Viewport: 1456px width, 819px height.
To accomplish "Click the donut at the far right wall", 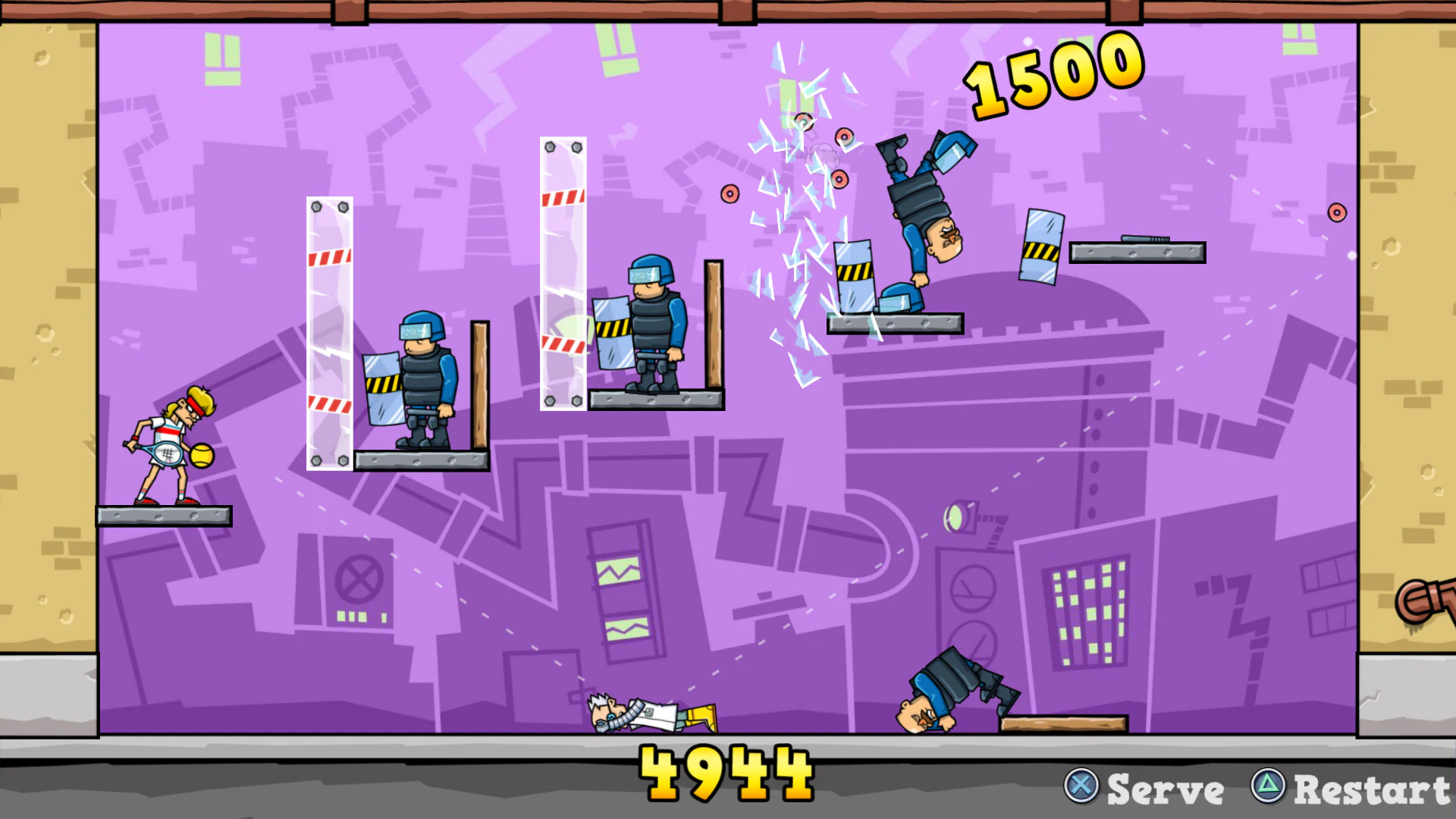I will pyautogui.click(x=1337, y=213).
